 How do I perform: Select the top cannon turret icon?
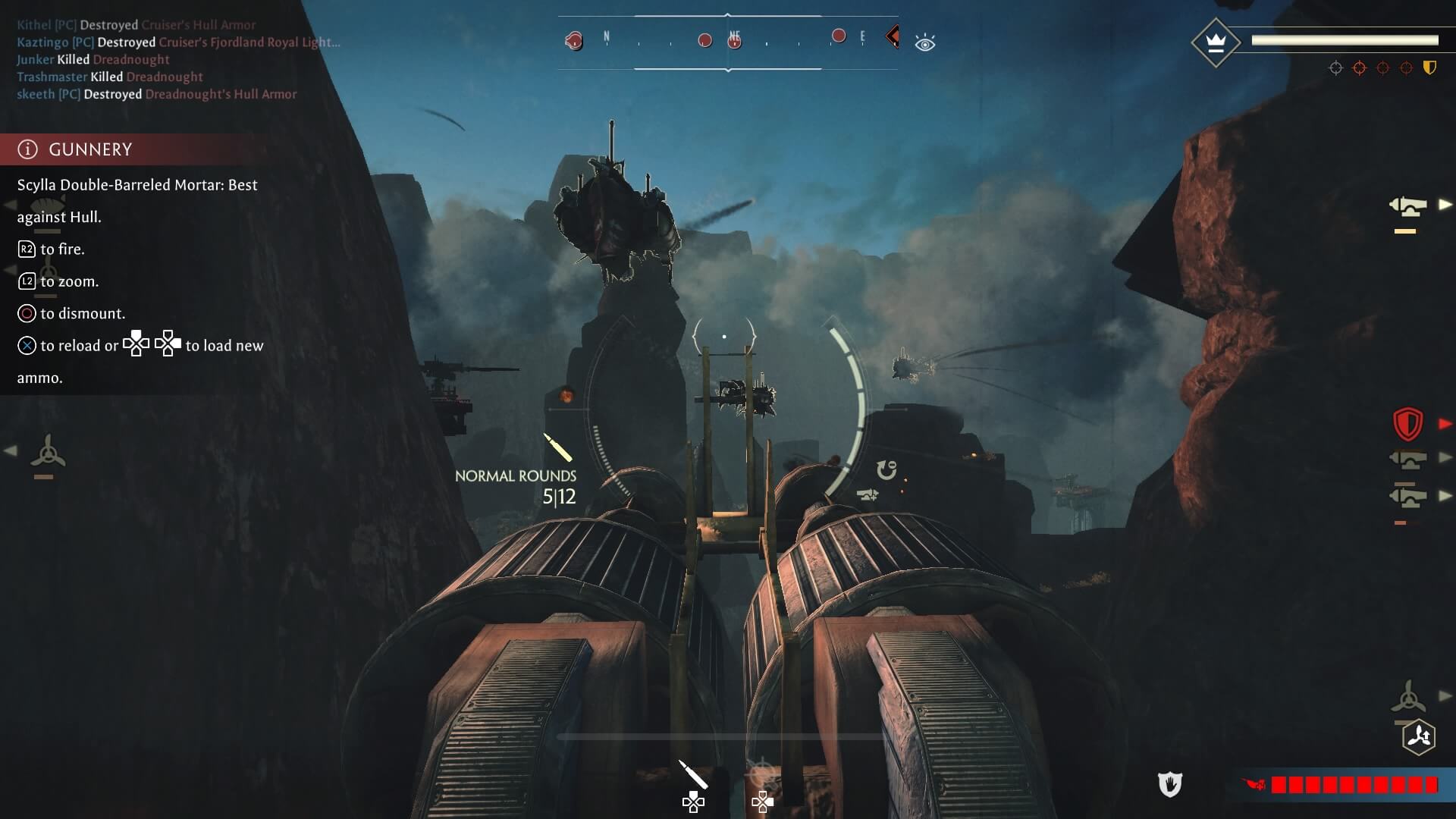pyautogui.click(x=1407, y=206)
